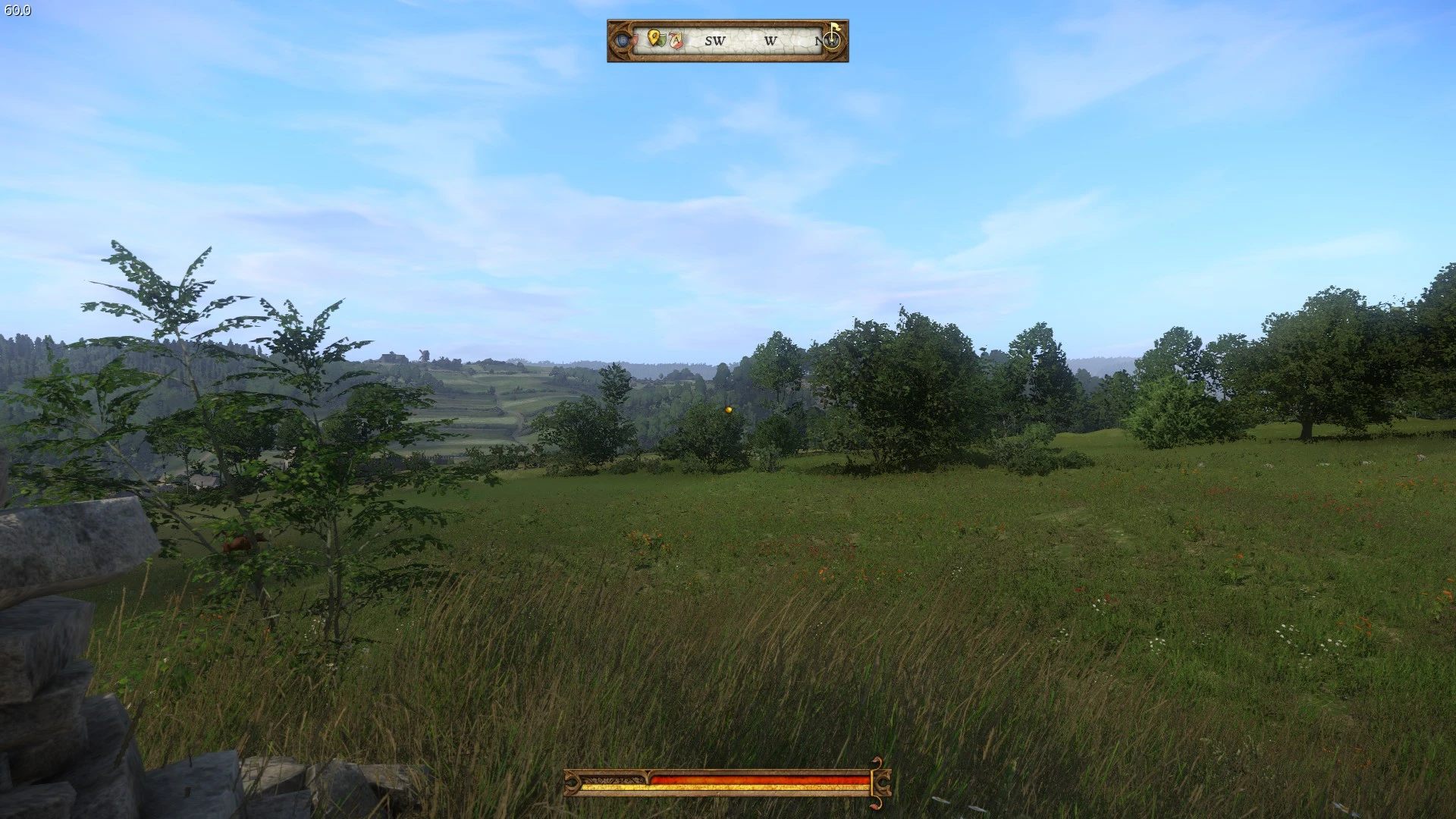Select the W cardinal letter in the compass bar
Image resolution: width=1456 pixels, height=819 pixels.
point(772,41)
